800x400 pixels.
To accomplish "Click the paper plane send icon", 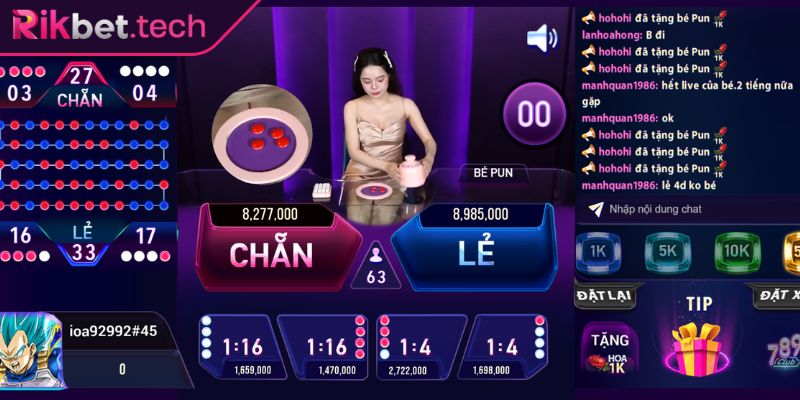I will click(596, 208).
